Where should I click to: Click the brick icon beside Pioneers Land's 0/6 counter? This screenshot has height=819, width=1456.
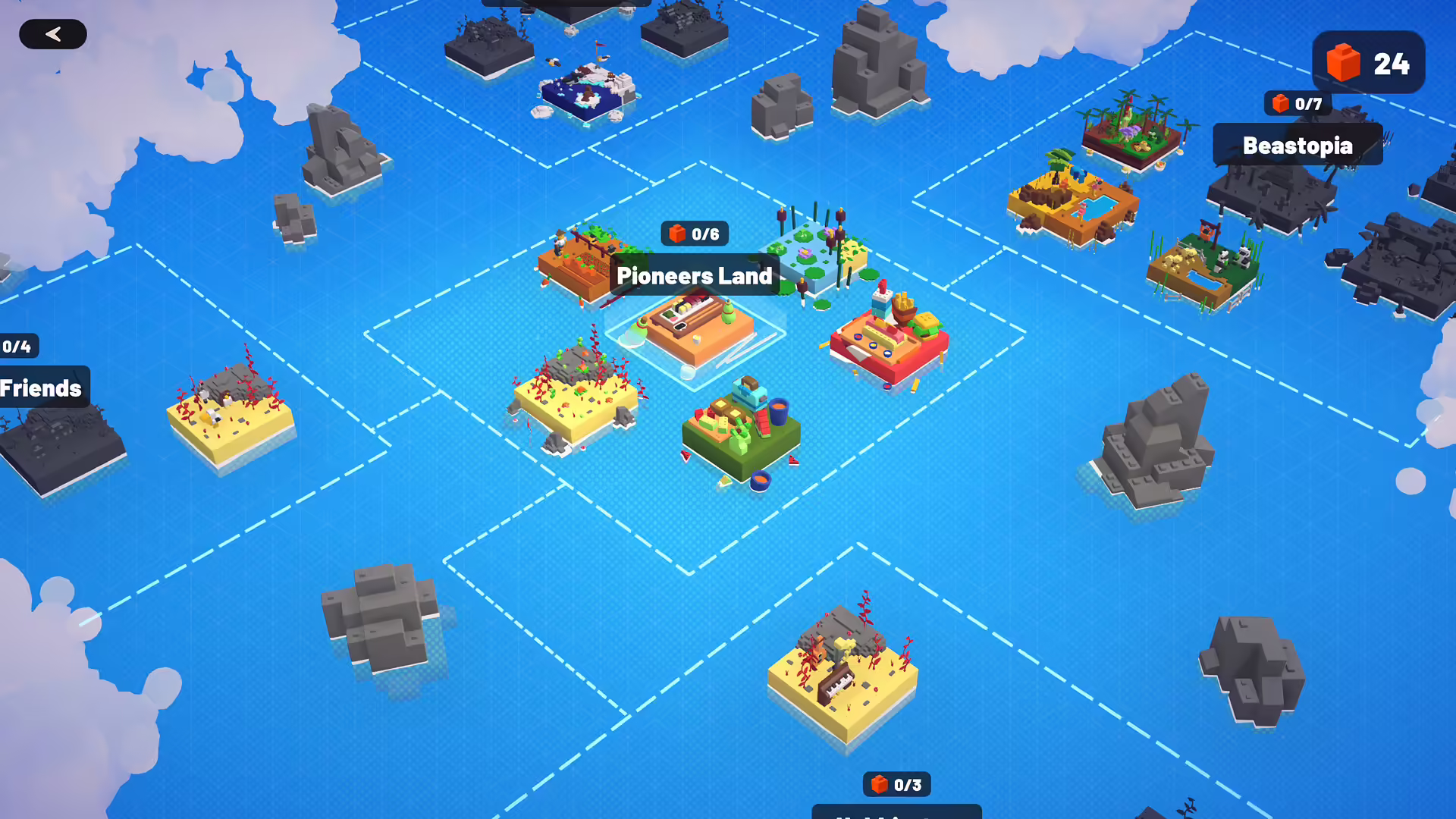(676, 234)
